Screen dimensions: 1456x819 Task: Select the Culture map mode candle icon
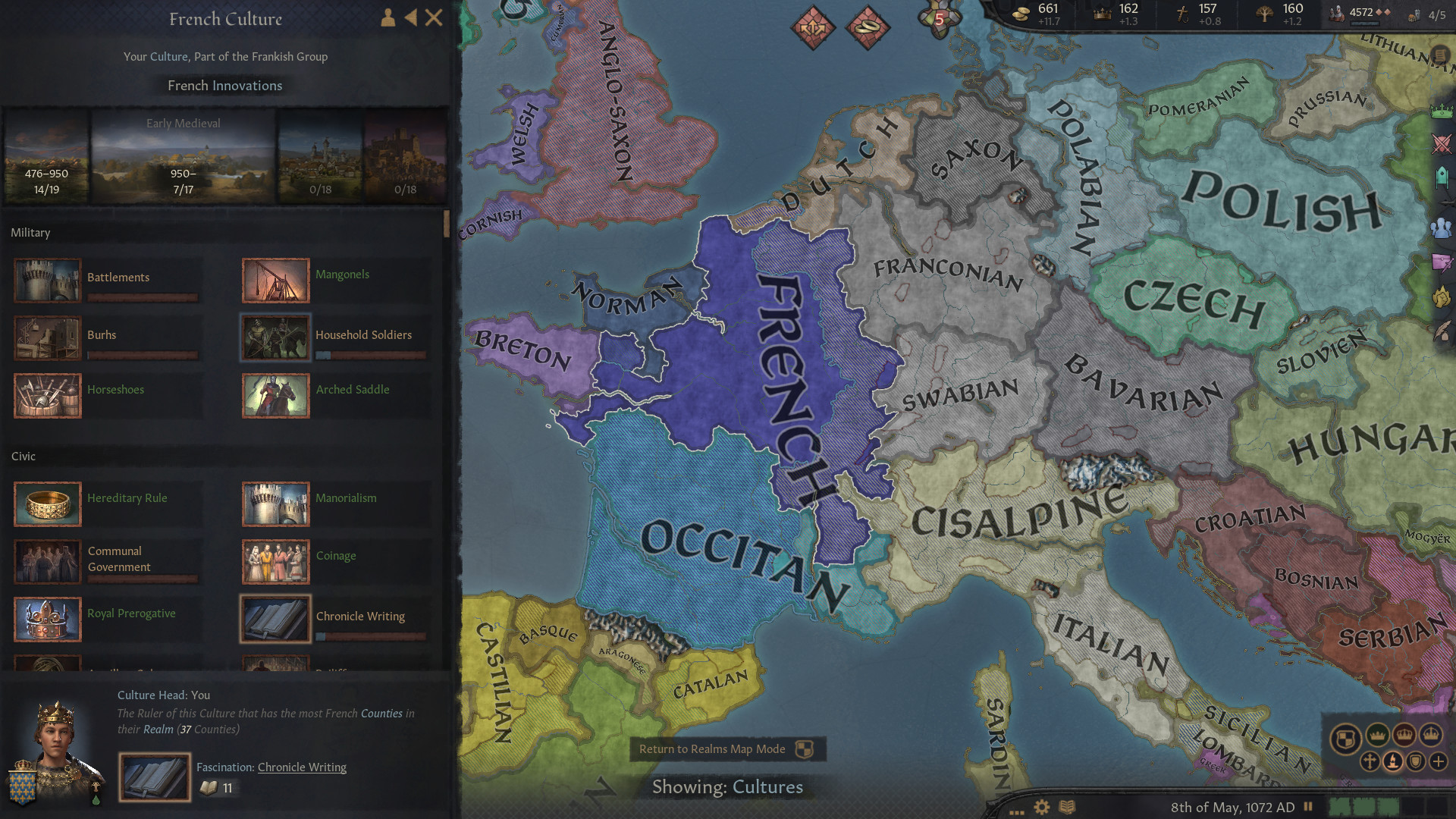tap(1393, 761)
